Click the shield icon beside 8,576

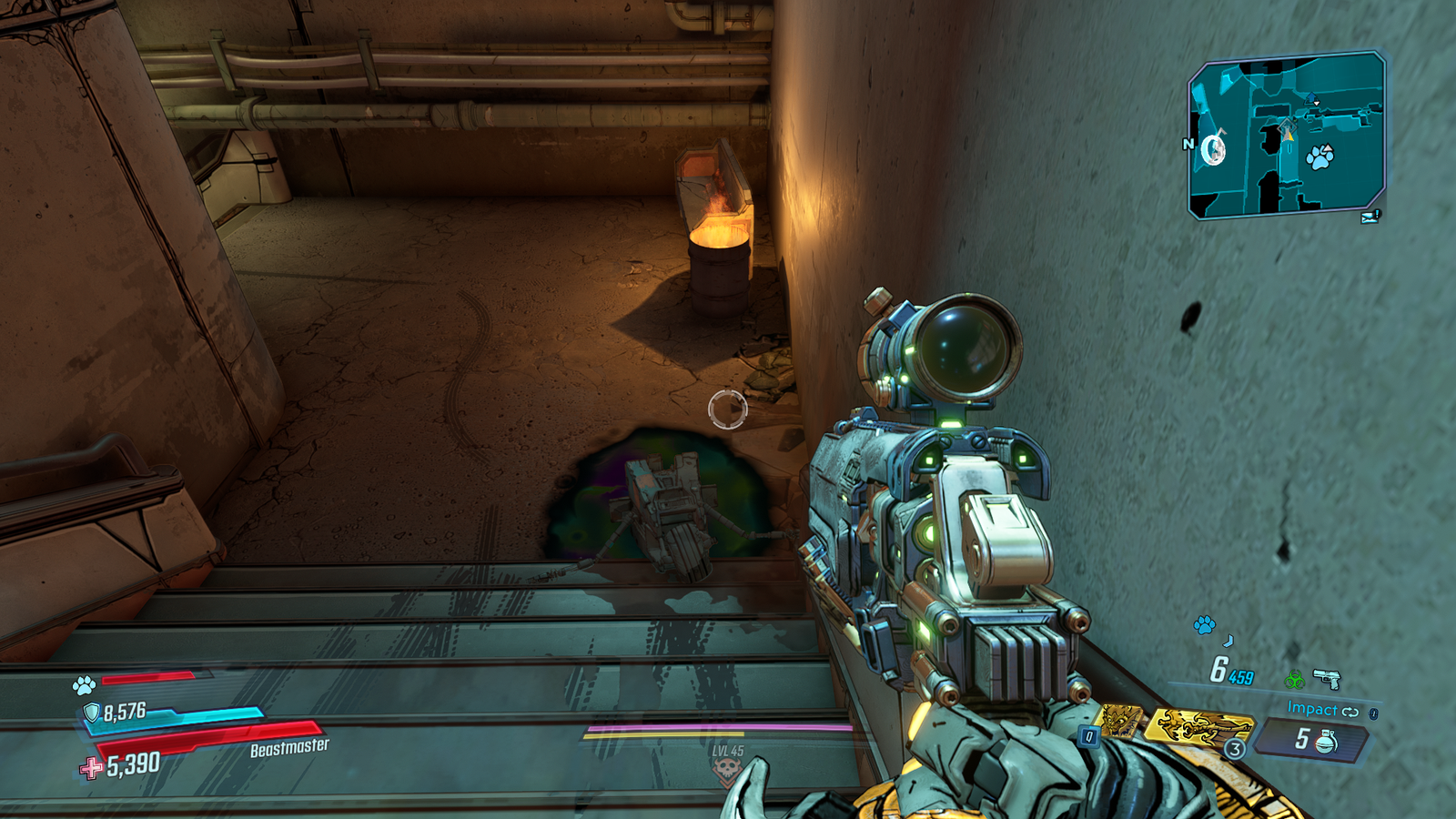91,713
